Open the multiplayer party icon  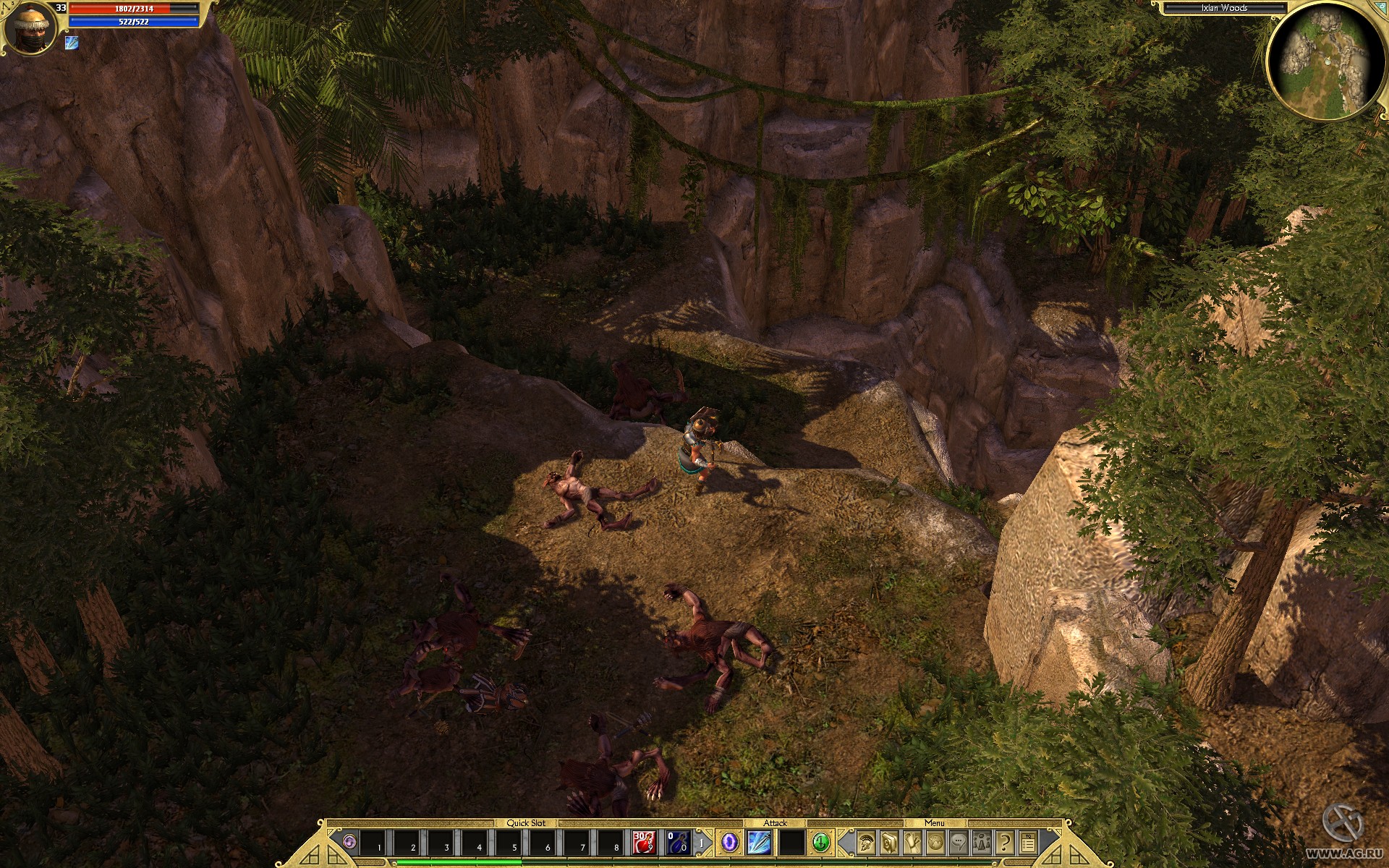pos(981,842)
